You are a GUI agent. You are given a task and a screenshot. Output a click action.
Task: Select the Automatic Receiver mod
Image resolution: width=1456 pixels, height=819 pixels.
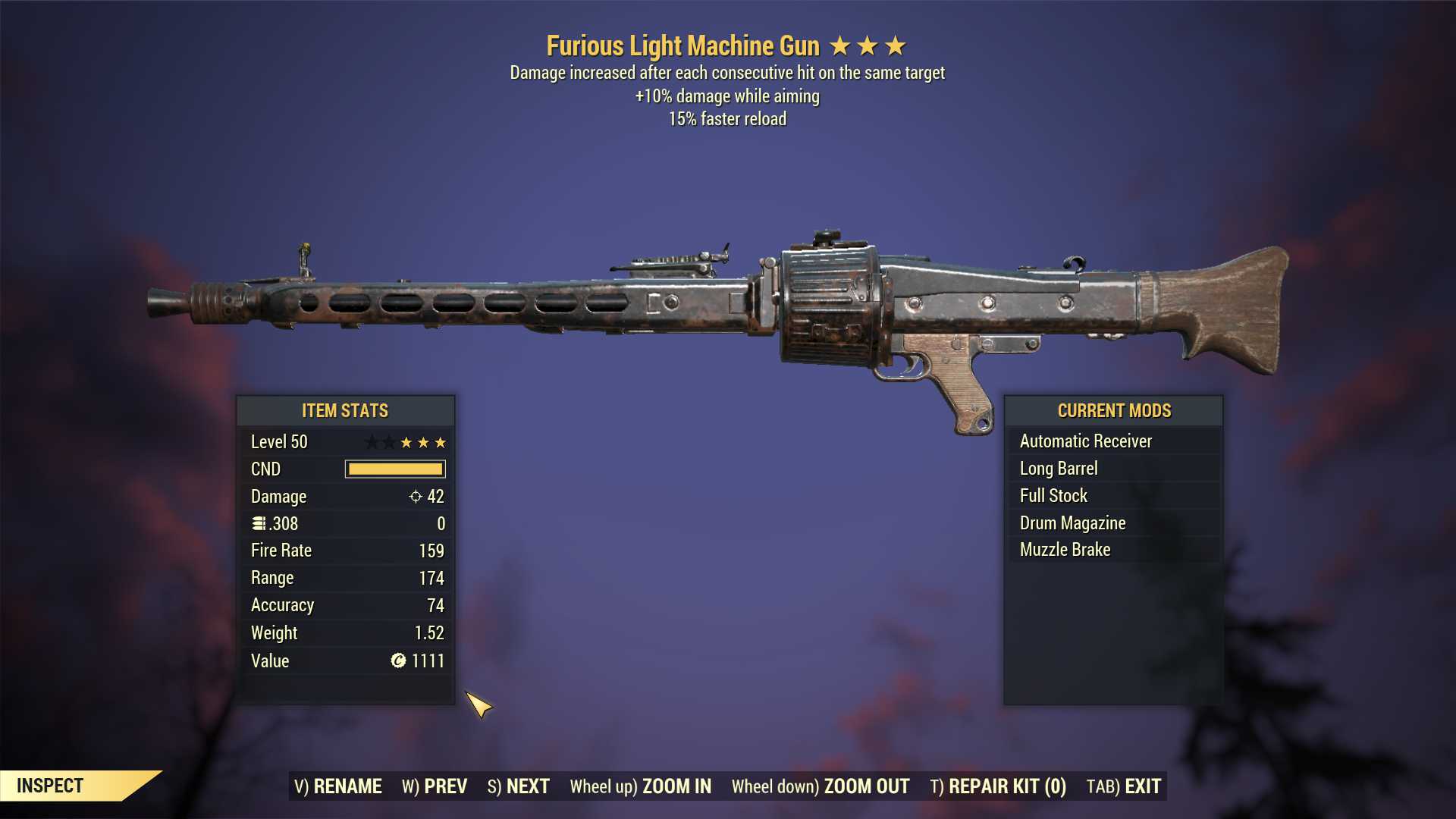[1084, 441]
